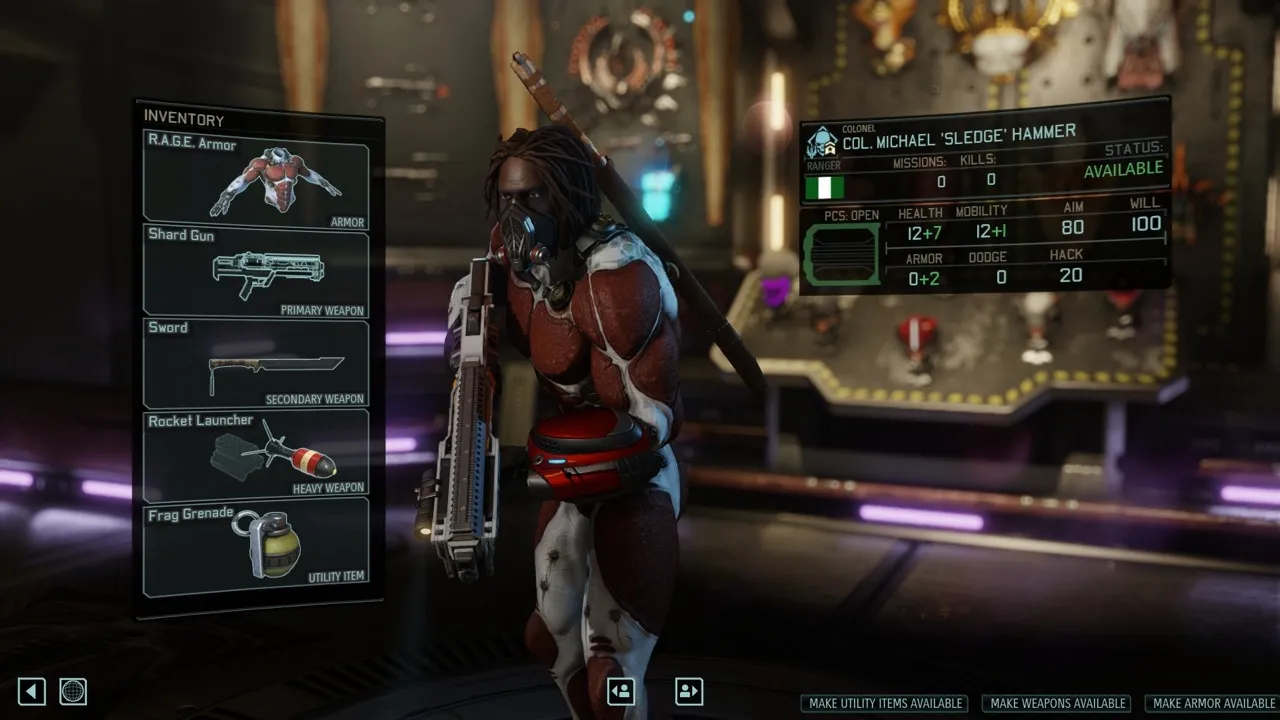The height and width of the screenshot is (720, 1280).
Task: Select the Frag Grenade utility item slot
Action: [256, 546]
